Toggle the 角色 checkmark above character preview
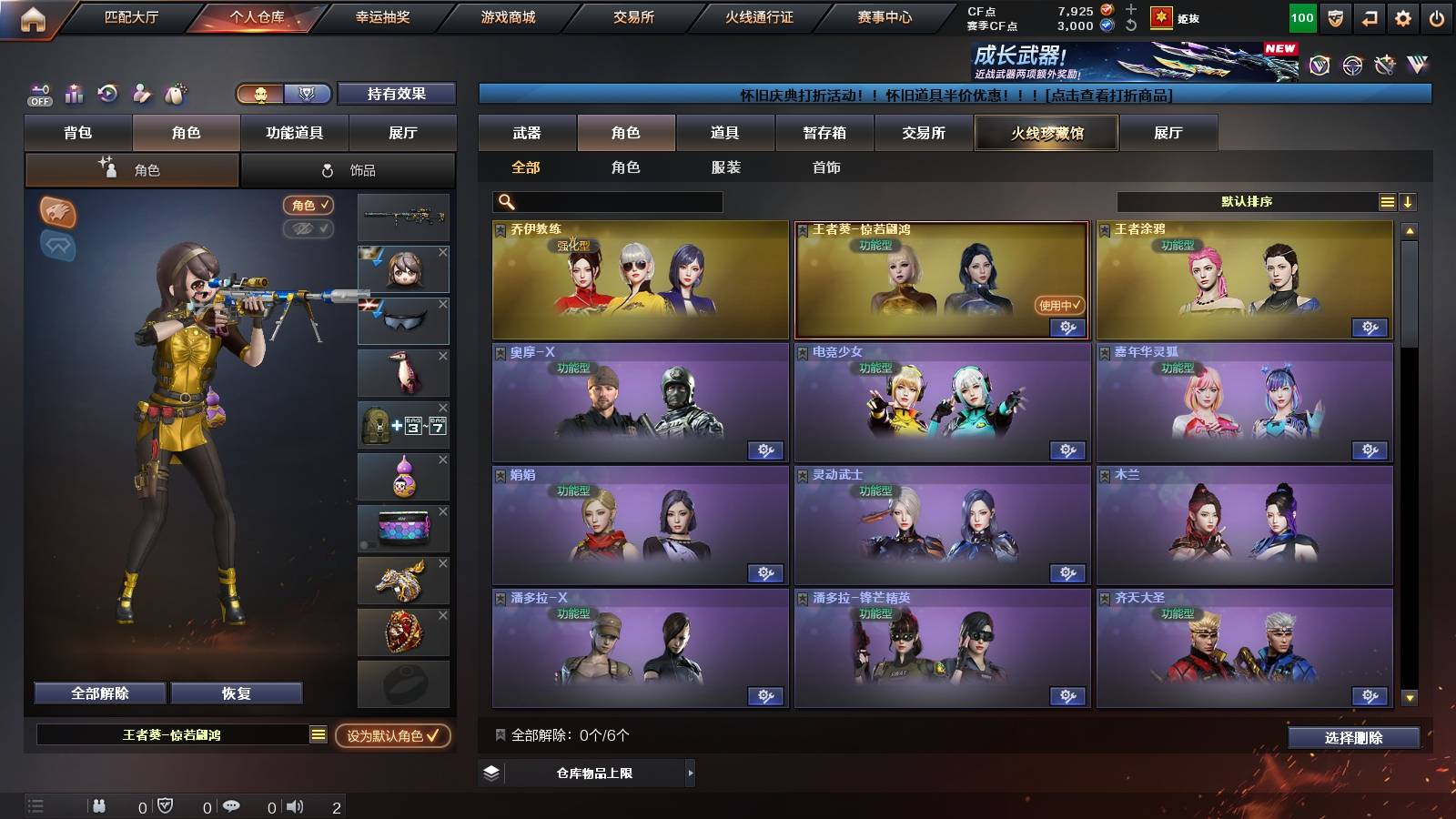Image resolution: width=1456 pixels, height=819 pixels. [310, 206]
